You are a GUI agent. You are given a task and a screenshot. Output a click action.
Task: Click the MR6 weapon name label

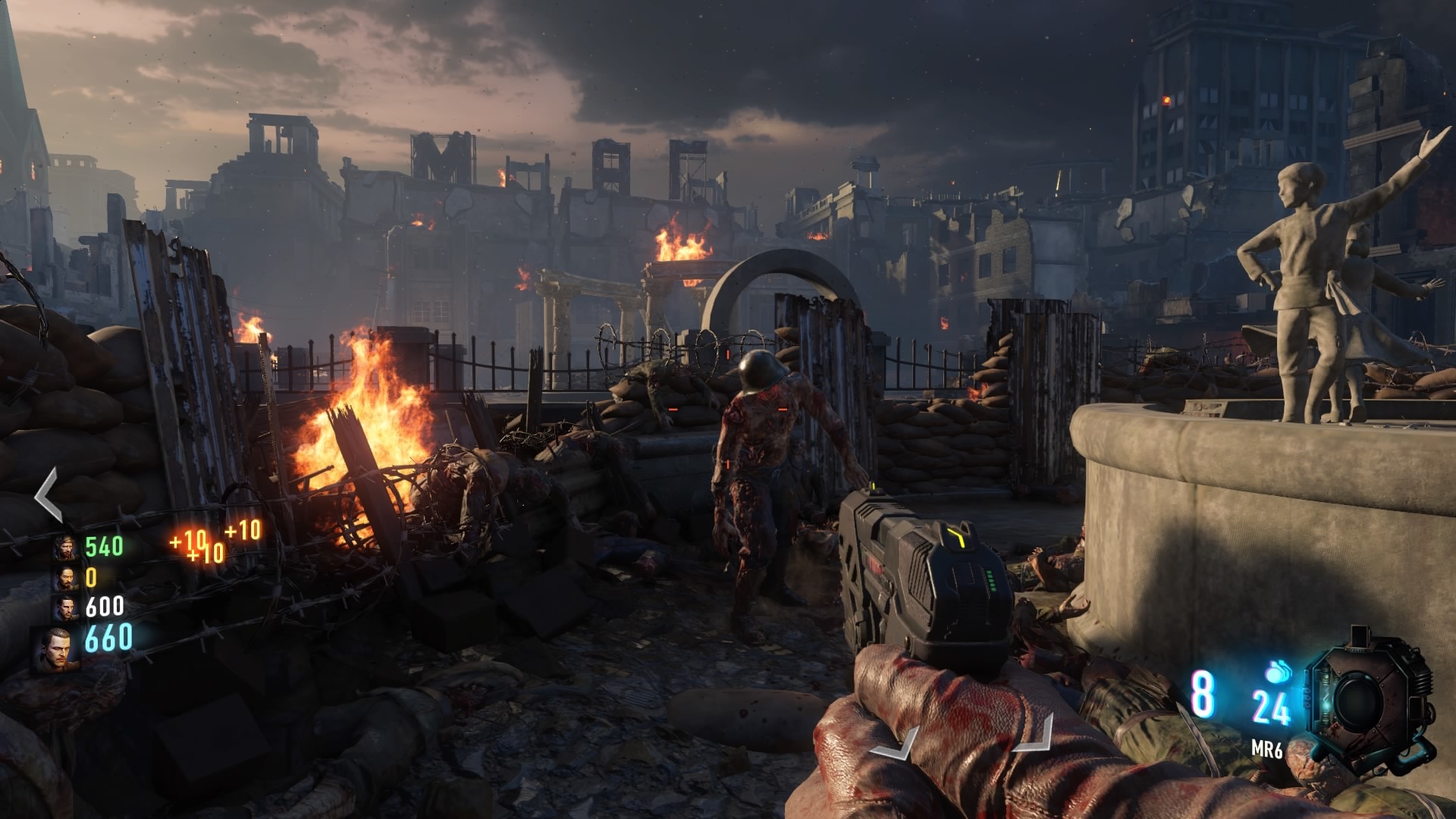(x=1267, y=749)
